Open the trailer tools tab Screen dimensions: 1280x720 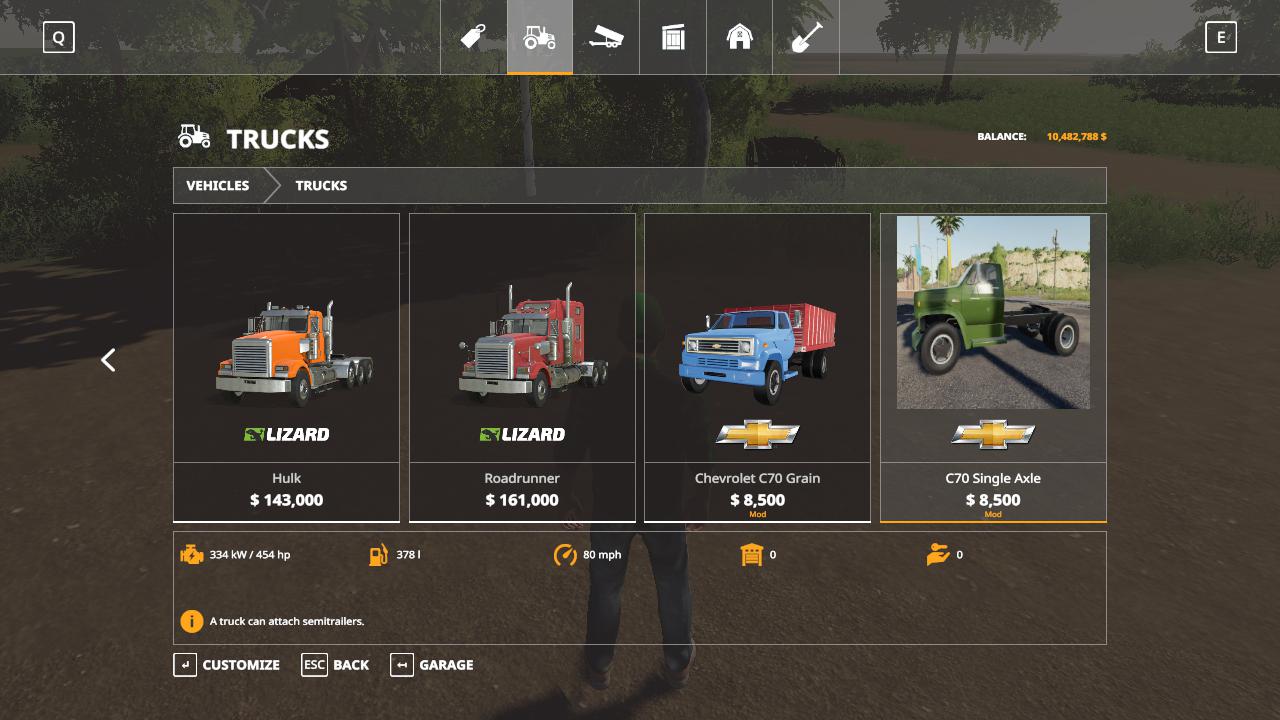tap(606, 38)
